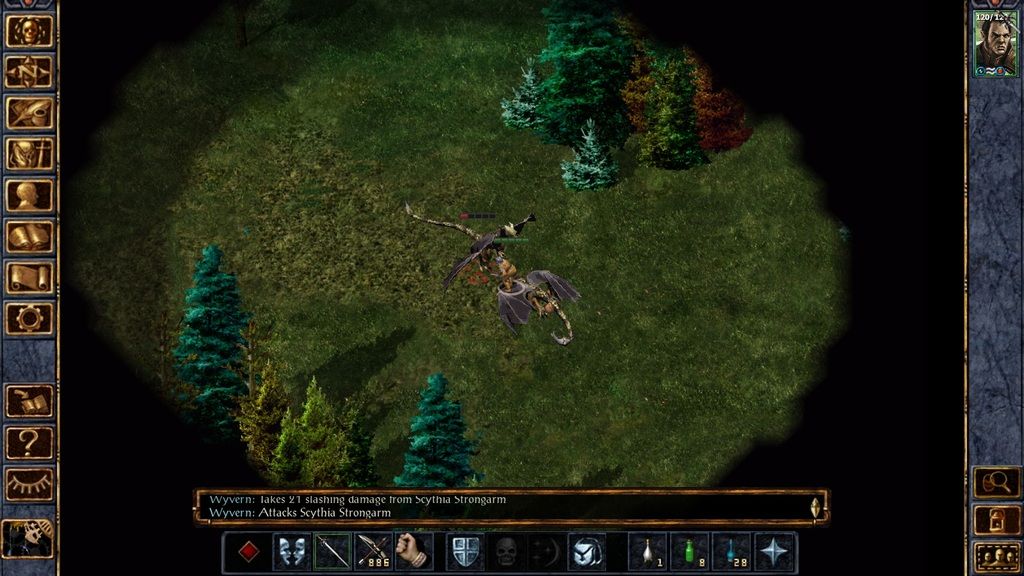
Task: Click the skull return-to-game button
Action: coord(29,31)
